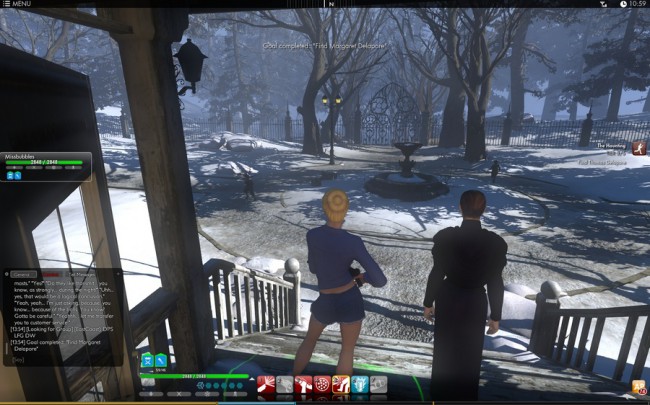
Task: Activate the last grey chain ability
Action: [x=378, y=384]
